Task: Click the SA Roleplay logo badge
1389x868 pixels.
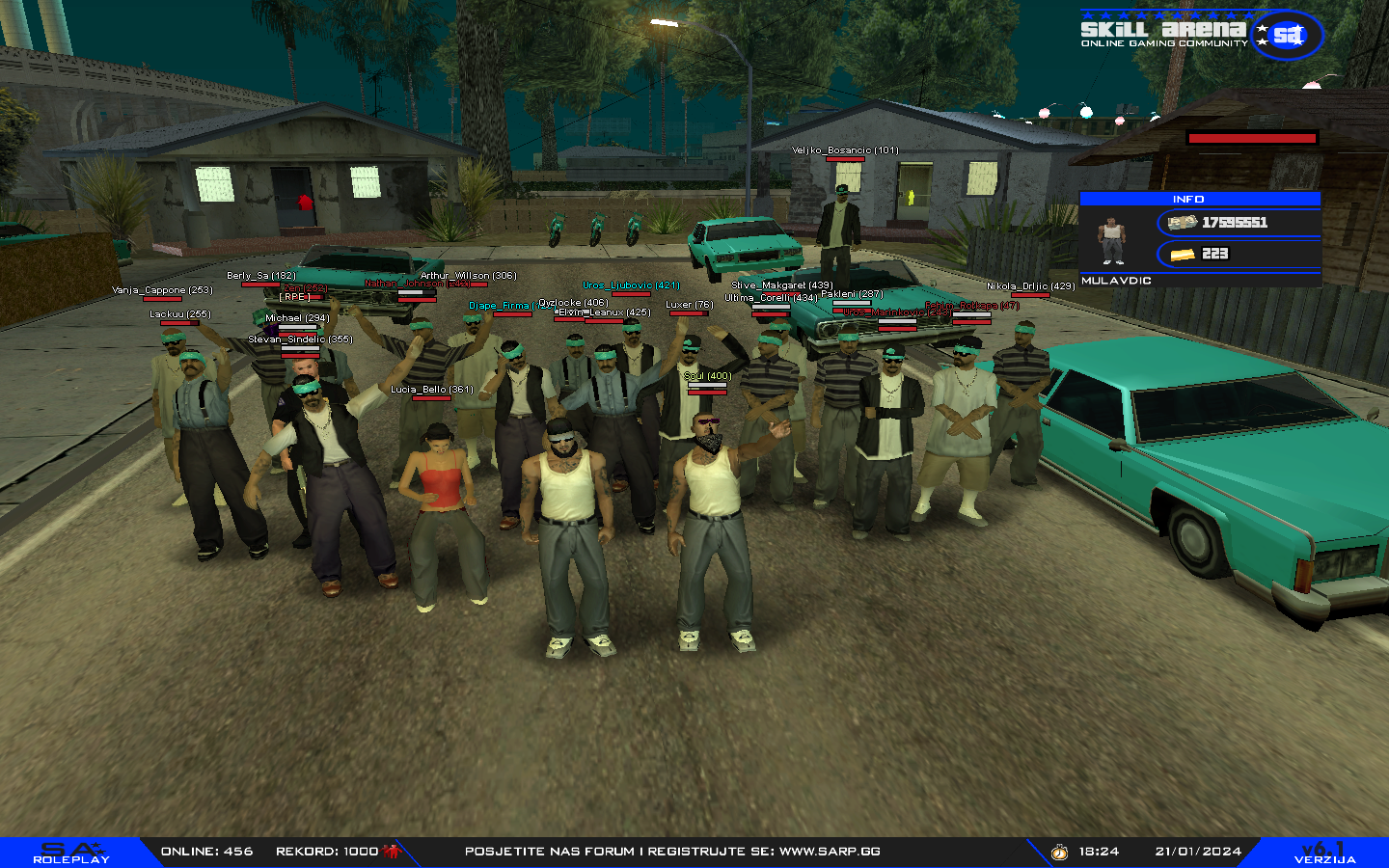Action: (x=72, y=853)
